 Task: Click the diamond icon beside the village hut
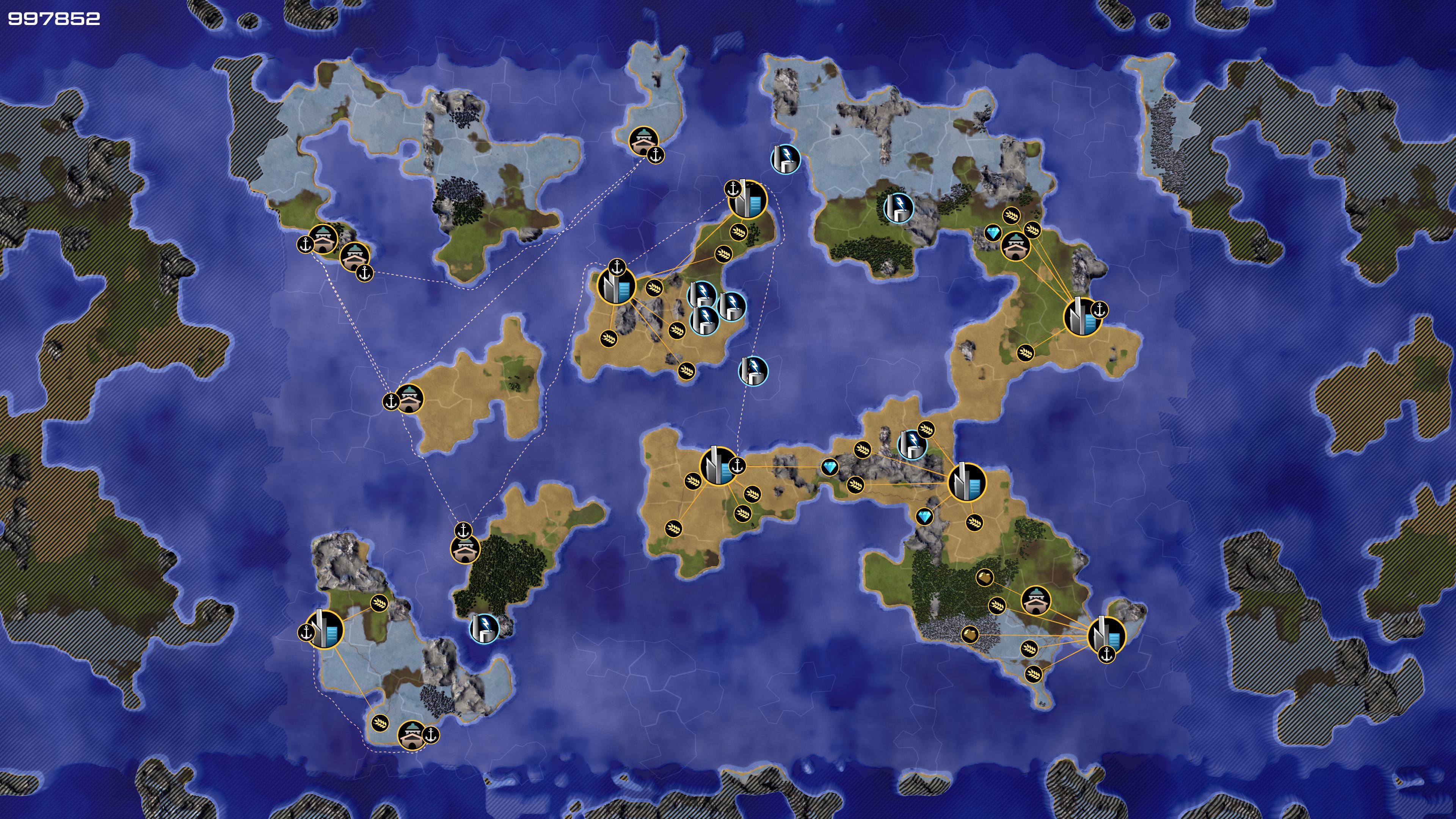point(993,233)
